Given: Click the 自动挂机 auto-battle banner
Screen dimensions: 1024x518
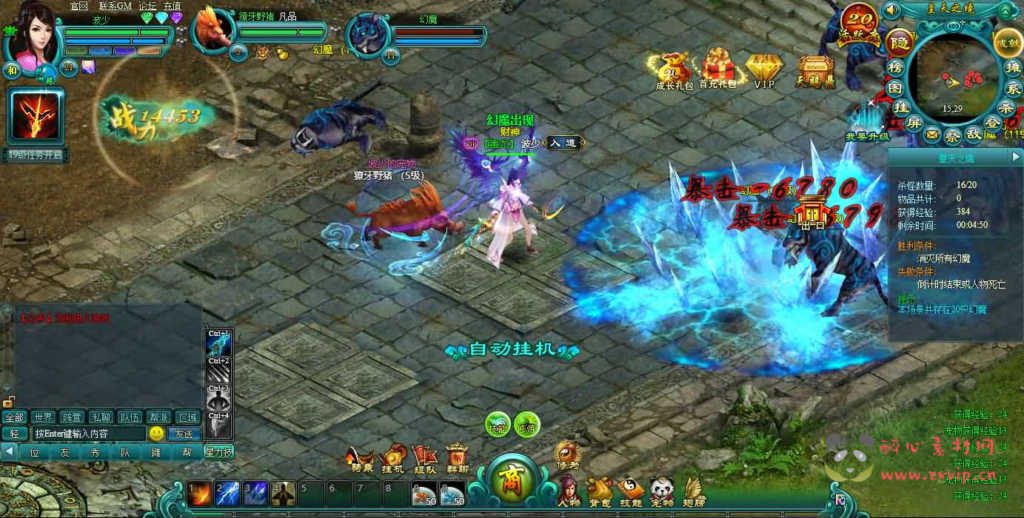Looking at the screenshot, I should coord(512,350).
